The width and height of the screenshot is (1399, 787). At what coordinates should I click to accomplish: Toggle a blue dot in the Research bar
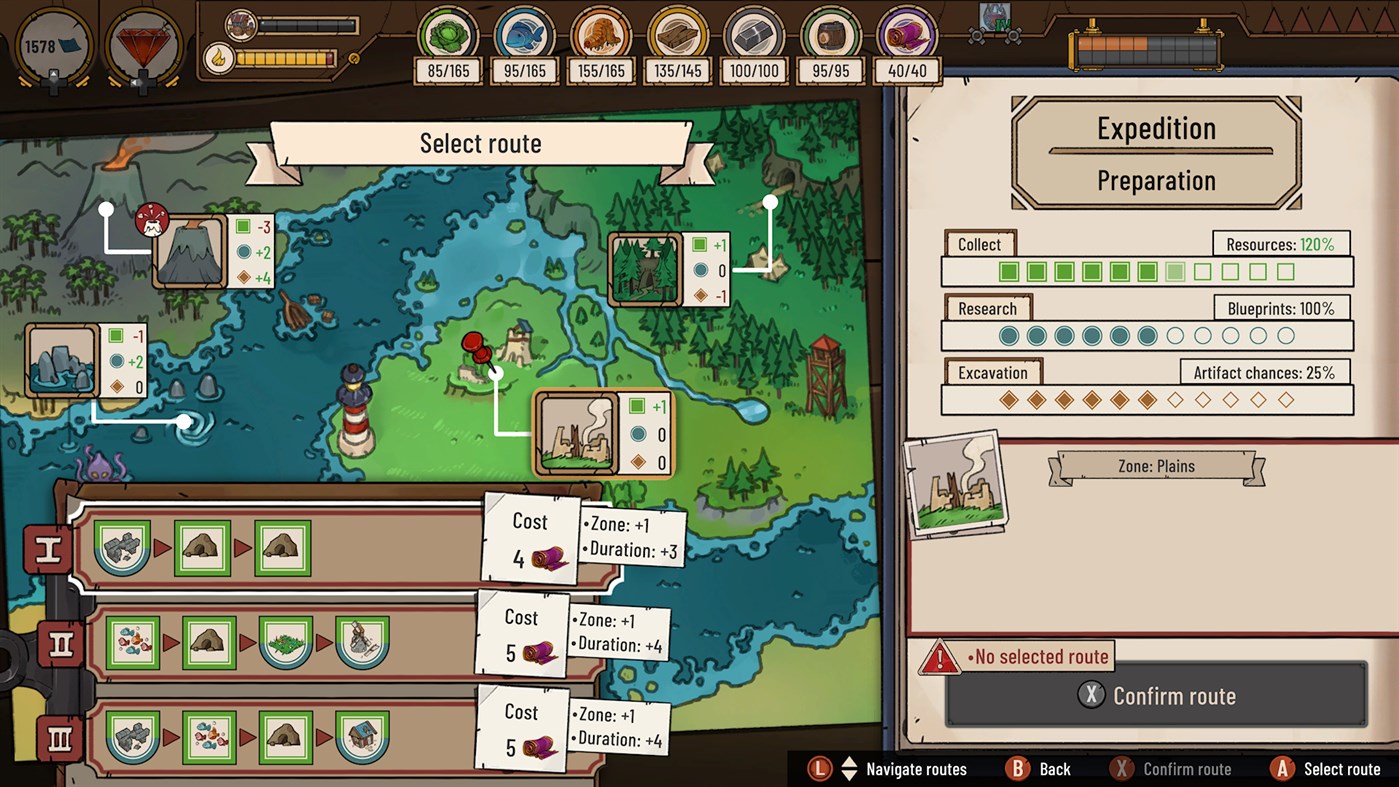click(1009, 336)
